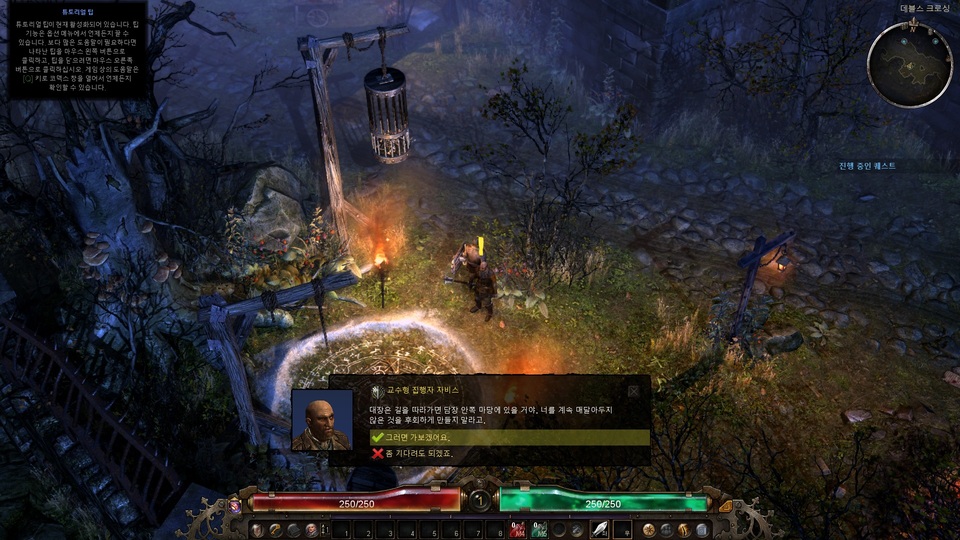The width and height of the screenshot is (960, 540).
Task: Use the red health potion slot
Action: tap(517, 529)
